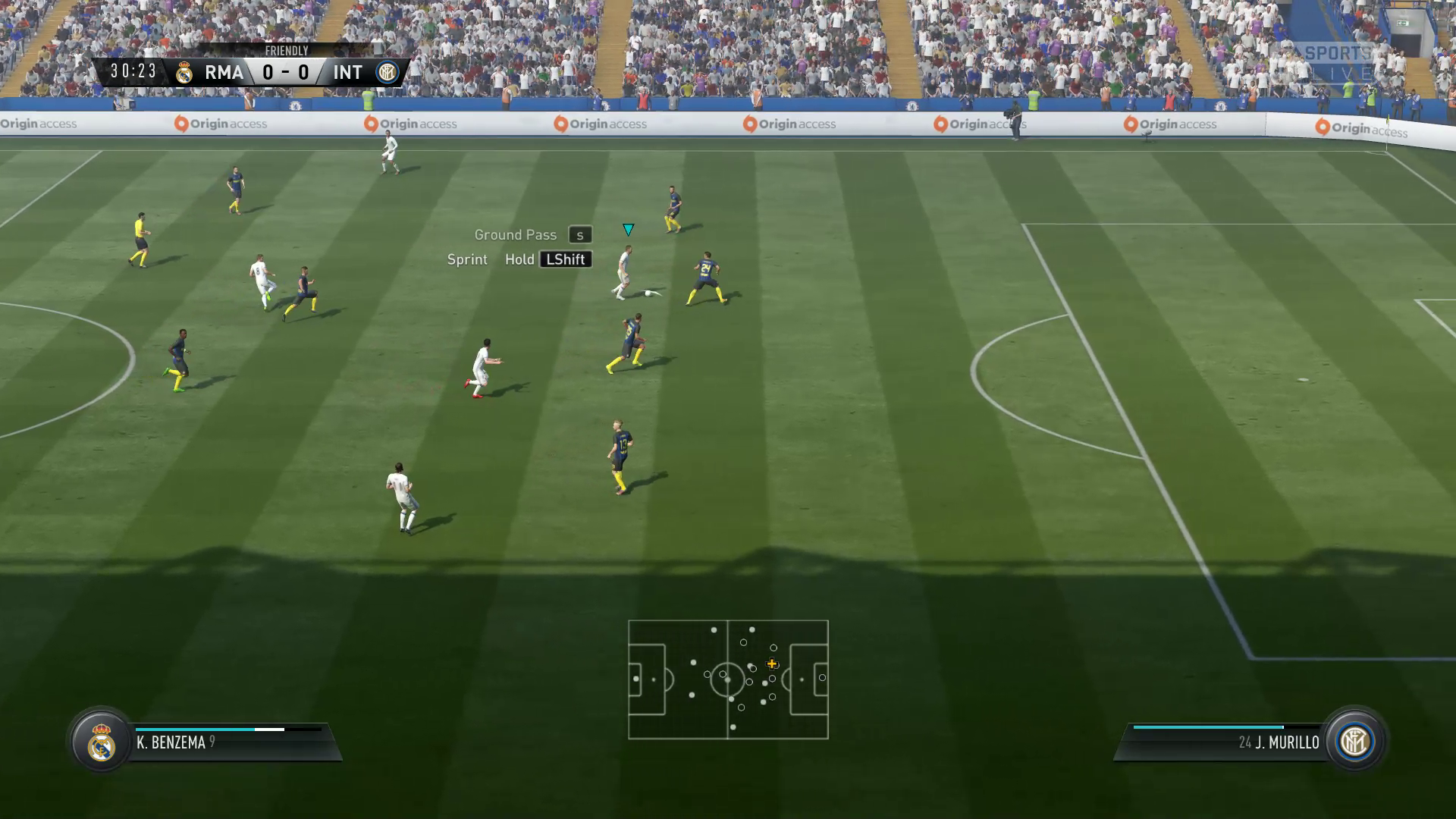The width and height of the screenshot is (1456, 819).
Task: Select the Real Madrid crest beside K. Benzema
Action: pyautogui.click(x=101, y=742)
